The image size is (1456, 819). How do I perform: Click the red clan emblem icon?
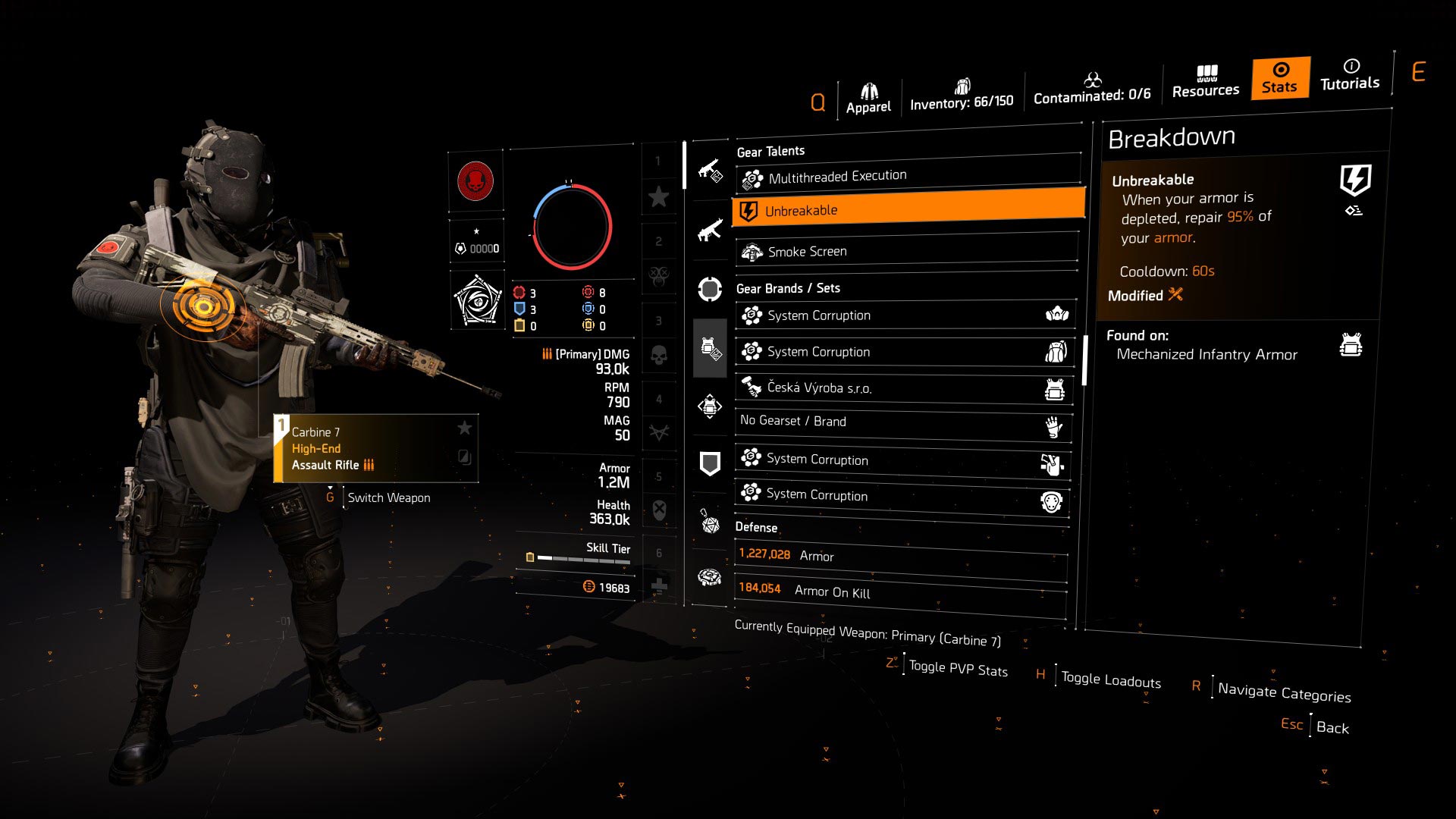coord(476,182)
